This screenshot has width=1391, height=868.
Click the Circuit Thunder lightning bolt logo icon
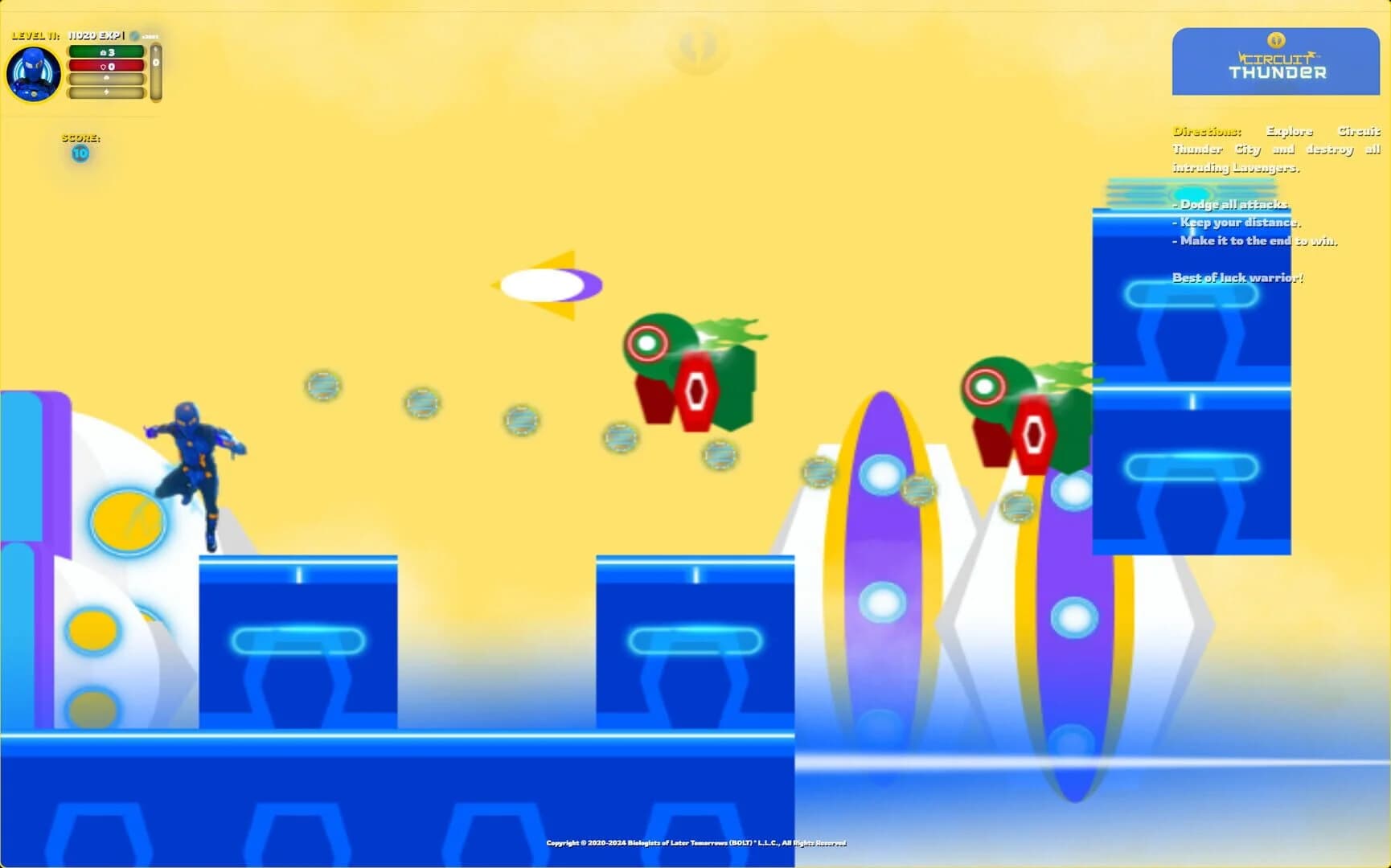click(x=1277, y=39)
